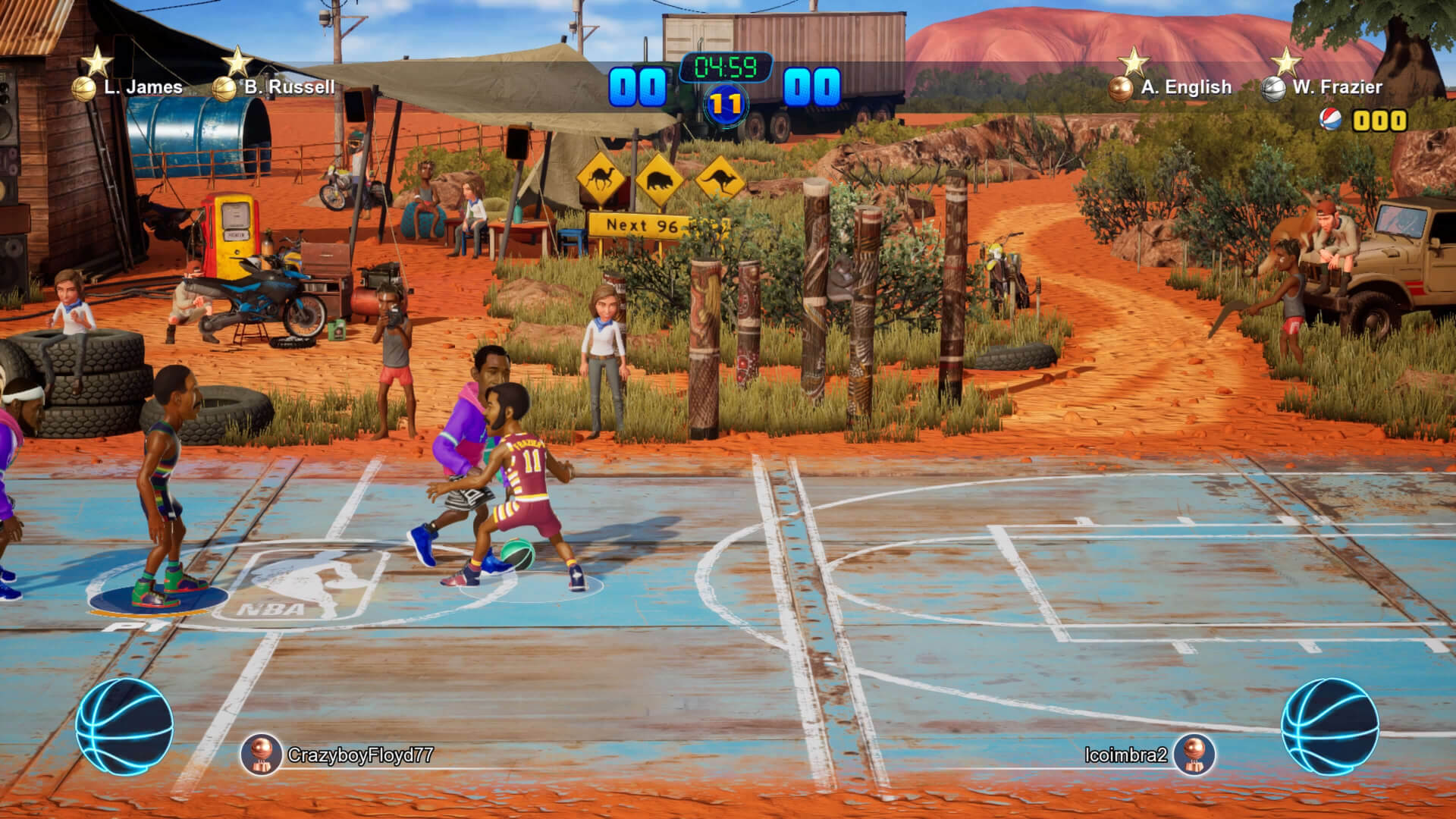Select the B. Russell player label
Screen dimensions: 1456x819
point(289,87)
